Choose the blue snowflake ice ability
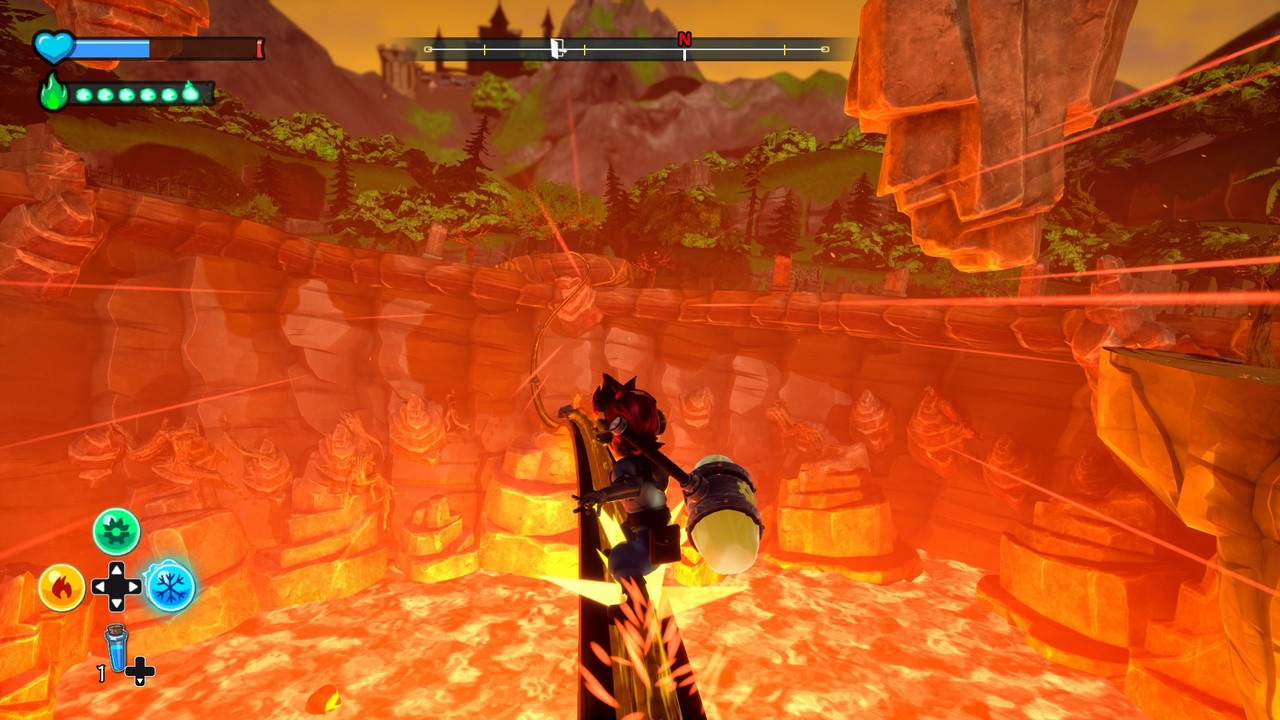 [x=170, y=587]
